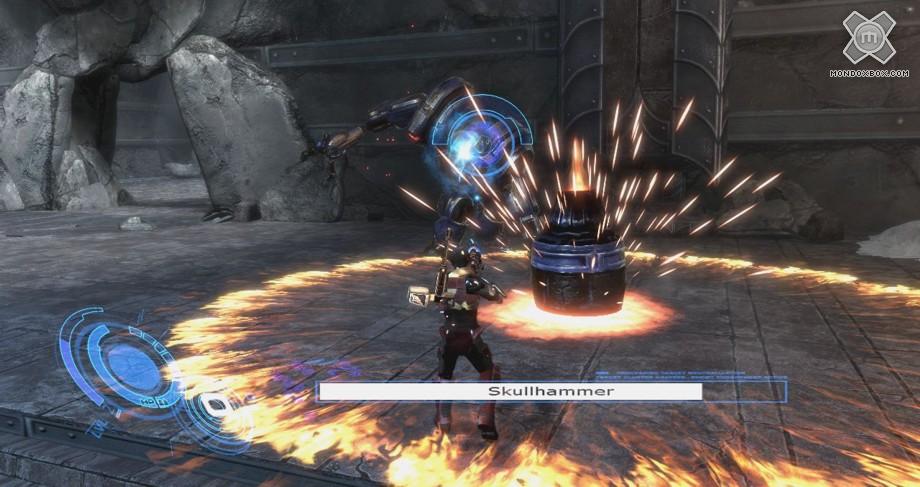Click the Skullhammer target name banner

point(509,391)
